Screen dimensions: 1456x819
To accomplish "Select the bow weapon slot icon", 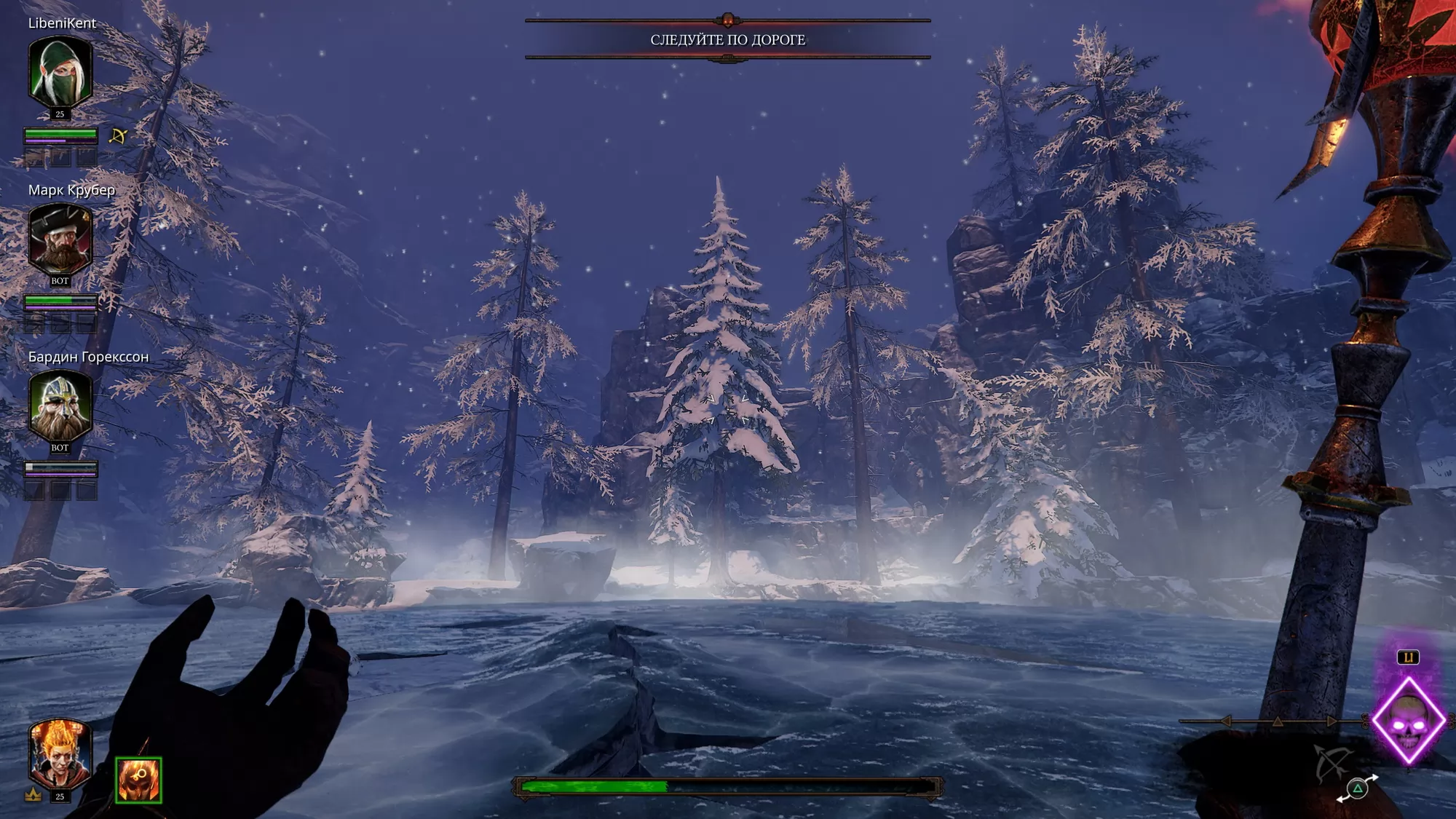I will pyautogui.click(x=1332, y=763).
